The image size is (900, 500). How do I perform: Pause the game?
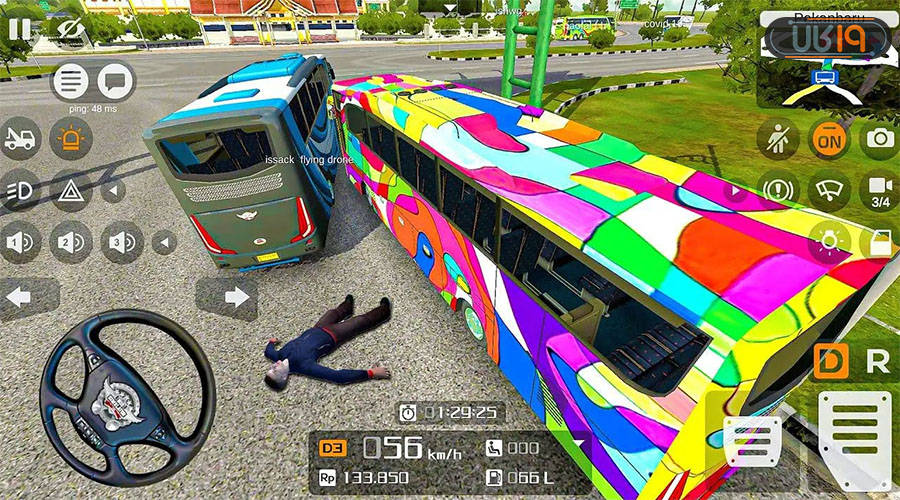19,28
